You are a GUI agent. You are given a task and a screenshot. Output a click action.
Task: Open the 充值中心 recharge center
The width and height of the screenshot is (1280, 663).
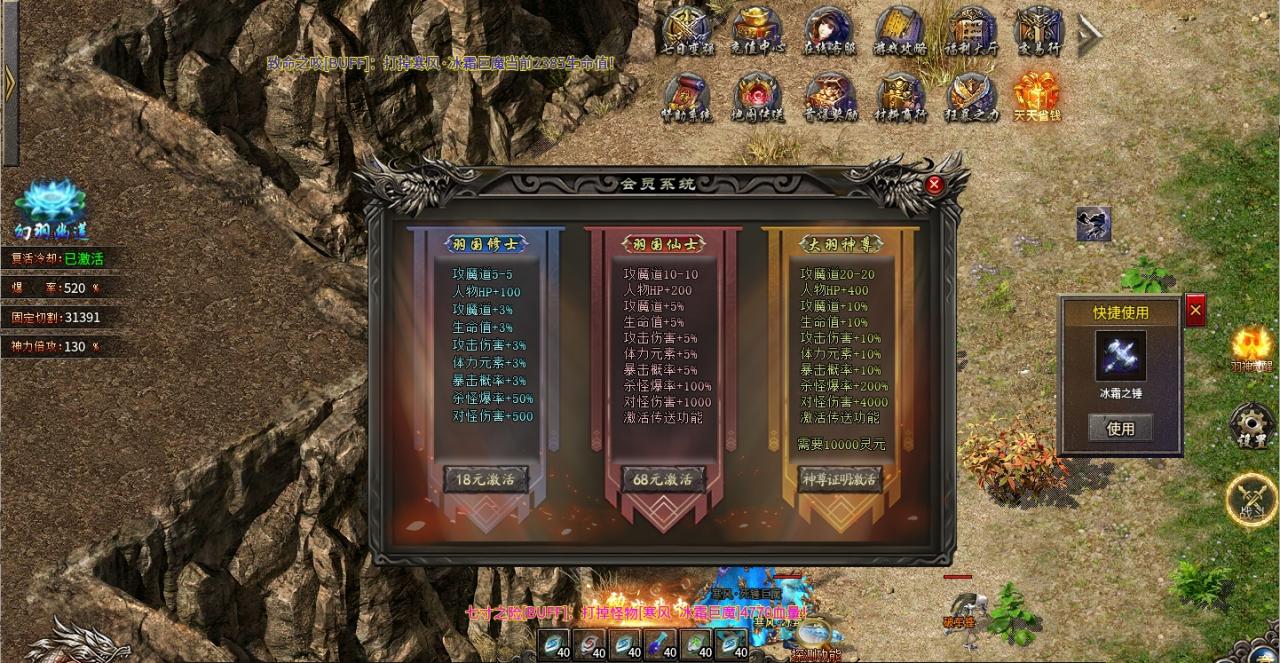pyautogui.click(x=758, y=31)
